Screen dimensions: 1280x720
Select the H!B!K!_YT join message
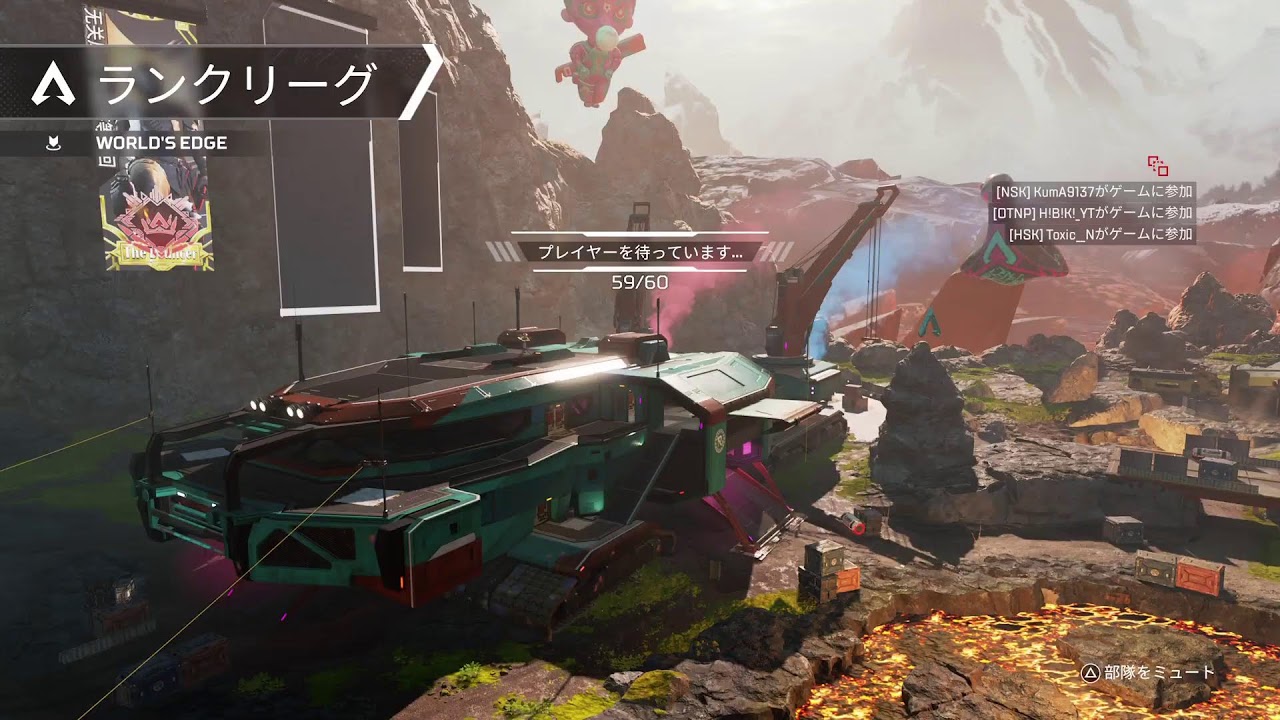coord(1092,213)
